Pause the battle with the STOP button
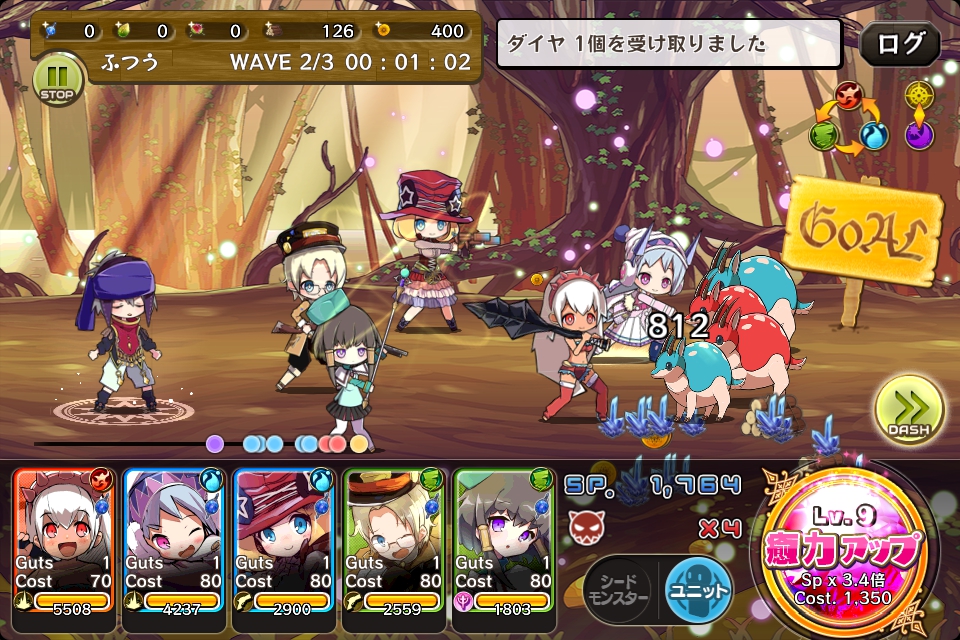Image resolution: width=960 pixels, height=640 pixels. point(58,80)
